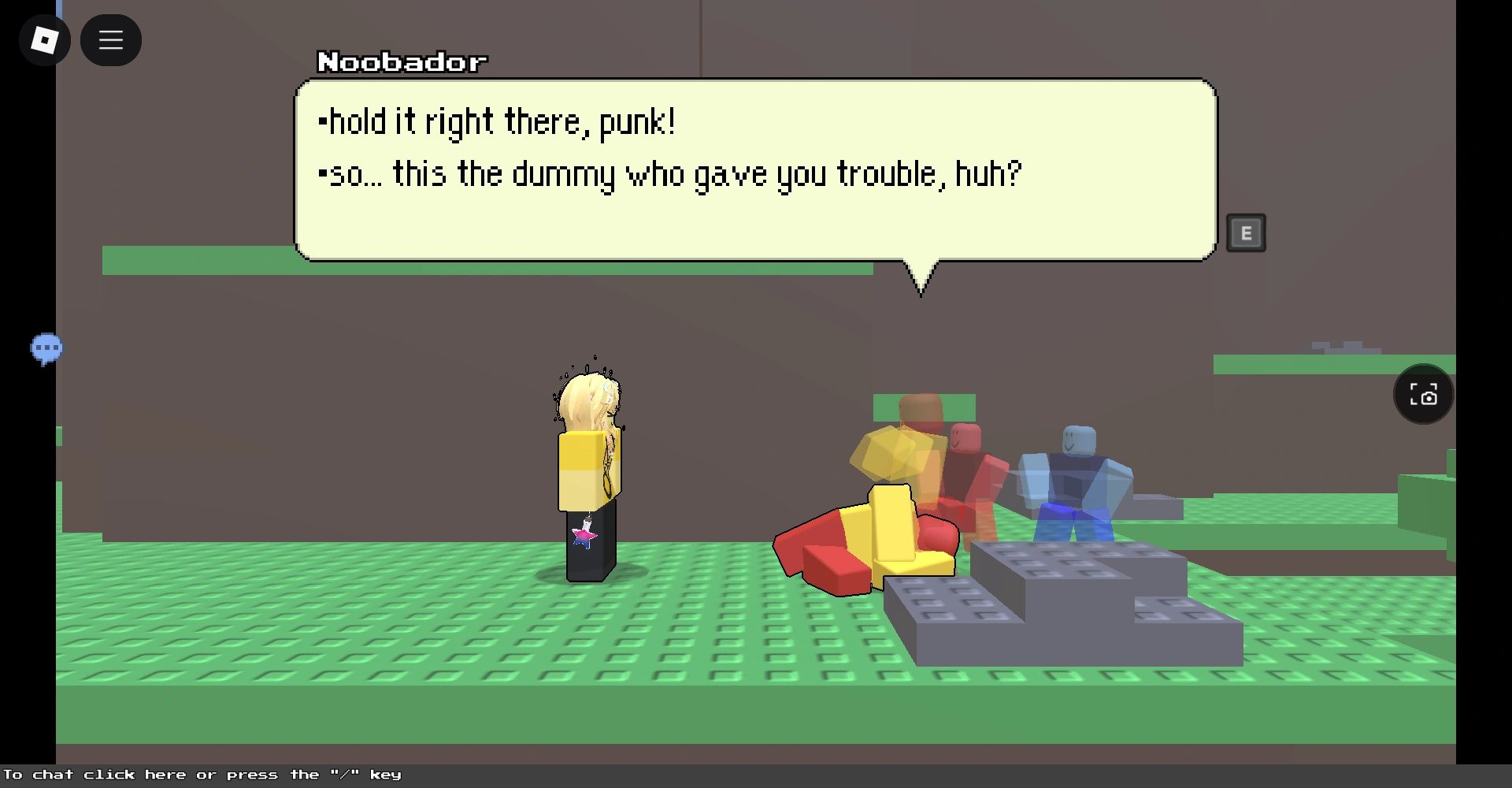1512x788 pixels.
Task: Select the screenshot capture camera icon
Action: point(1422,394)
